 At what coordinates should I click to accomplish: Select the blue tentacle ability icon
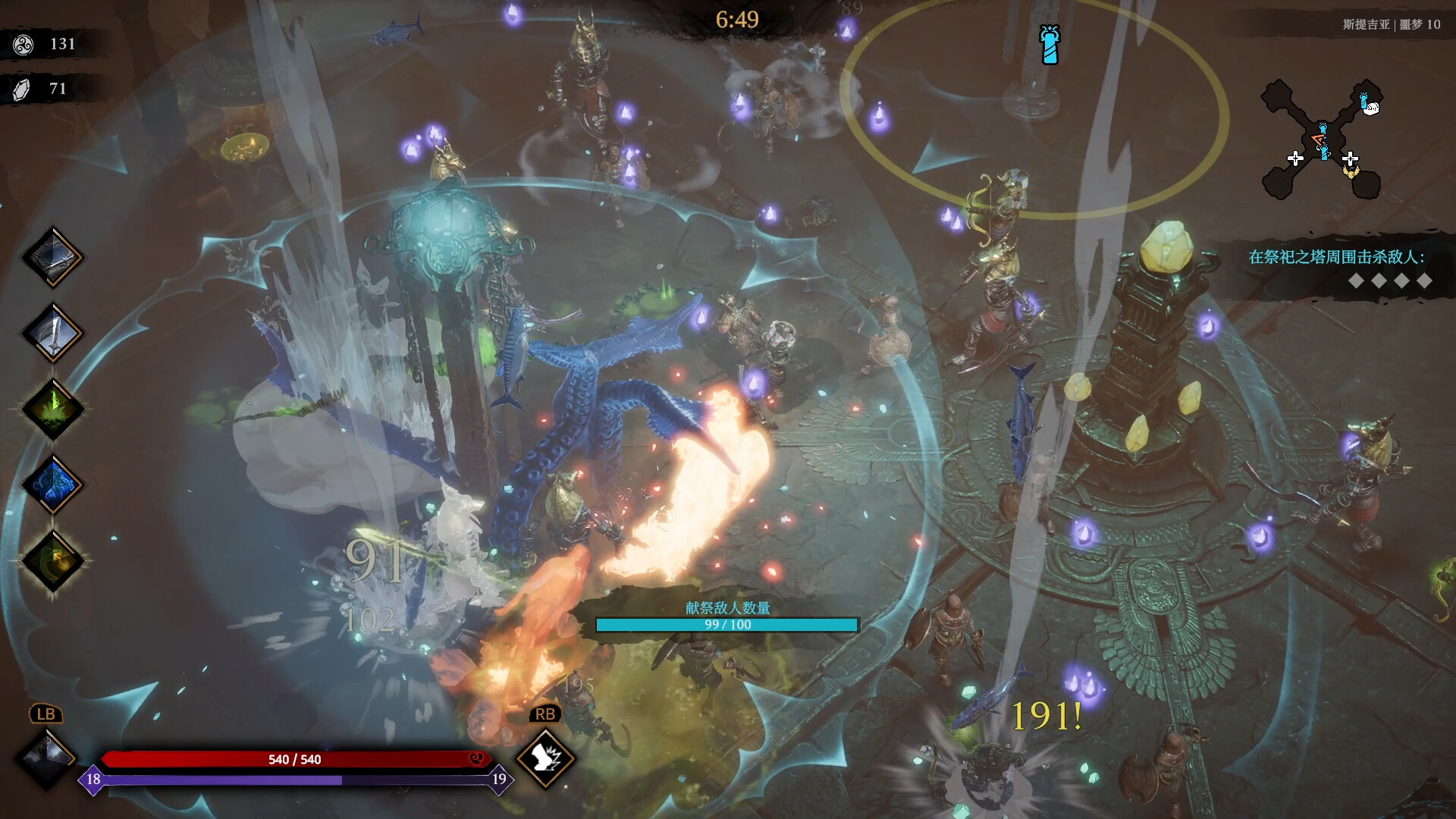click(x=52, y=485)
